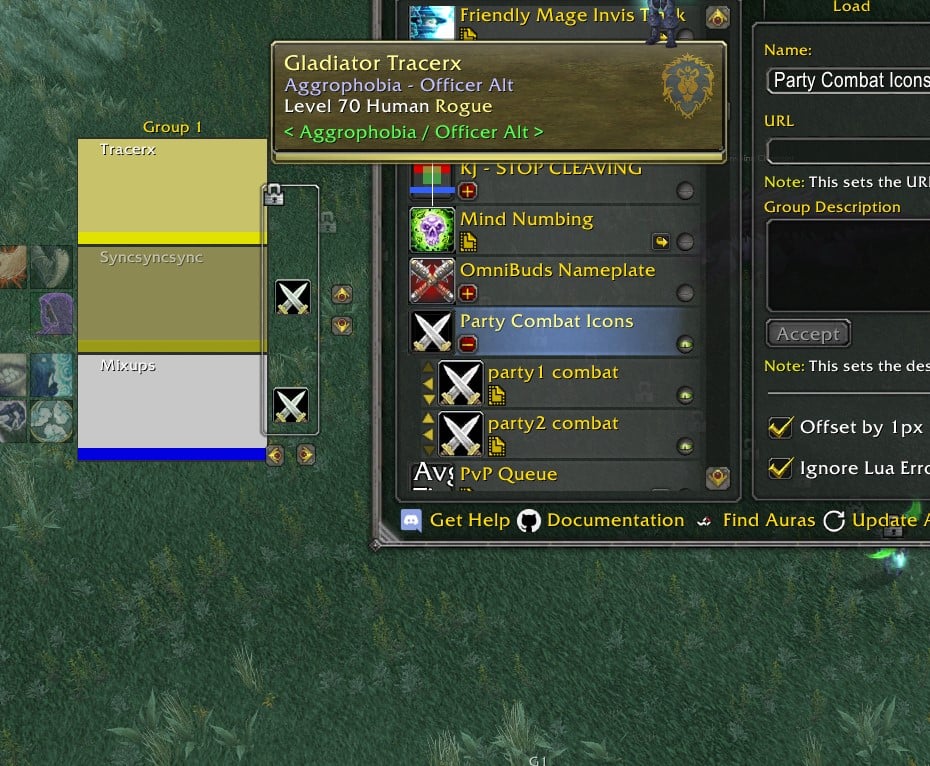The image size is (930, 766).
Task: Select the OmniBuds Nameplate entry
Action: pos(557,271)
